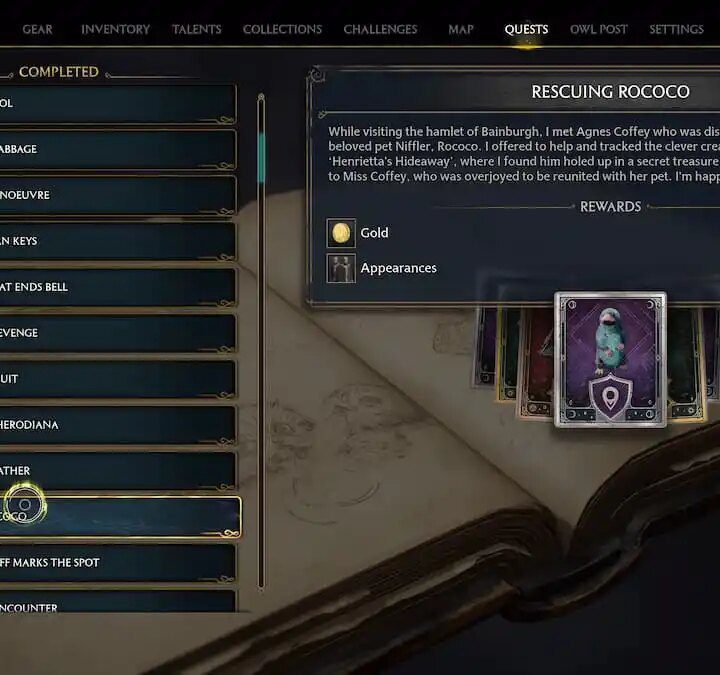The height and width of the screenshot is (675, 720).
Task: Switch to the Map tab
Action: 461,29
